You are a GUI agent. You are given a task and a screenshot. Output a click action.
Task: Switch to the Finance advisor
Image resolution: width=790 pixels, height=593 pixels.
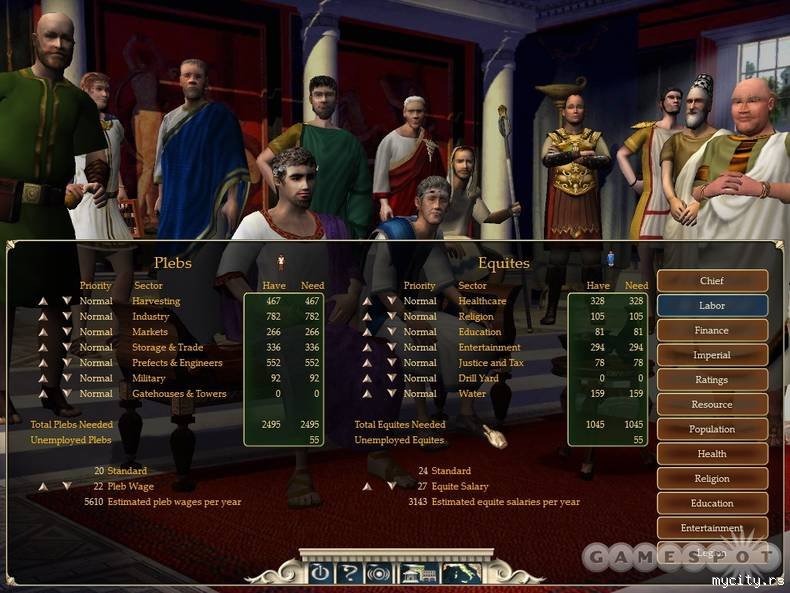[x=712, y=330]
